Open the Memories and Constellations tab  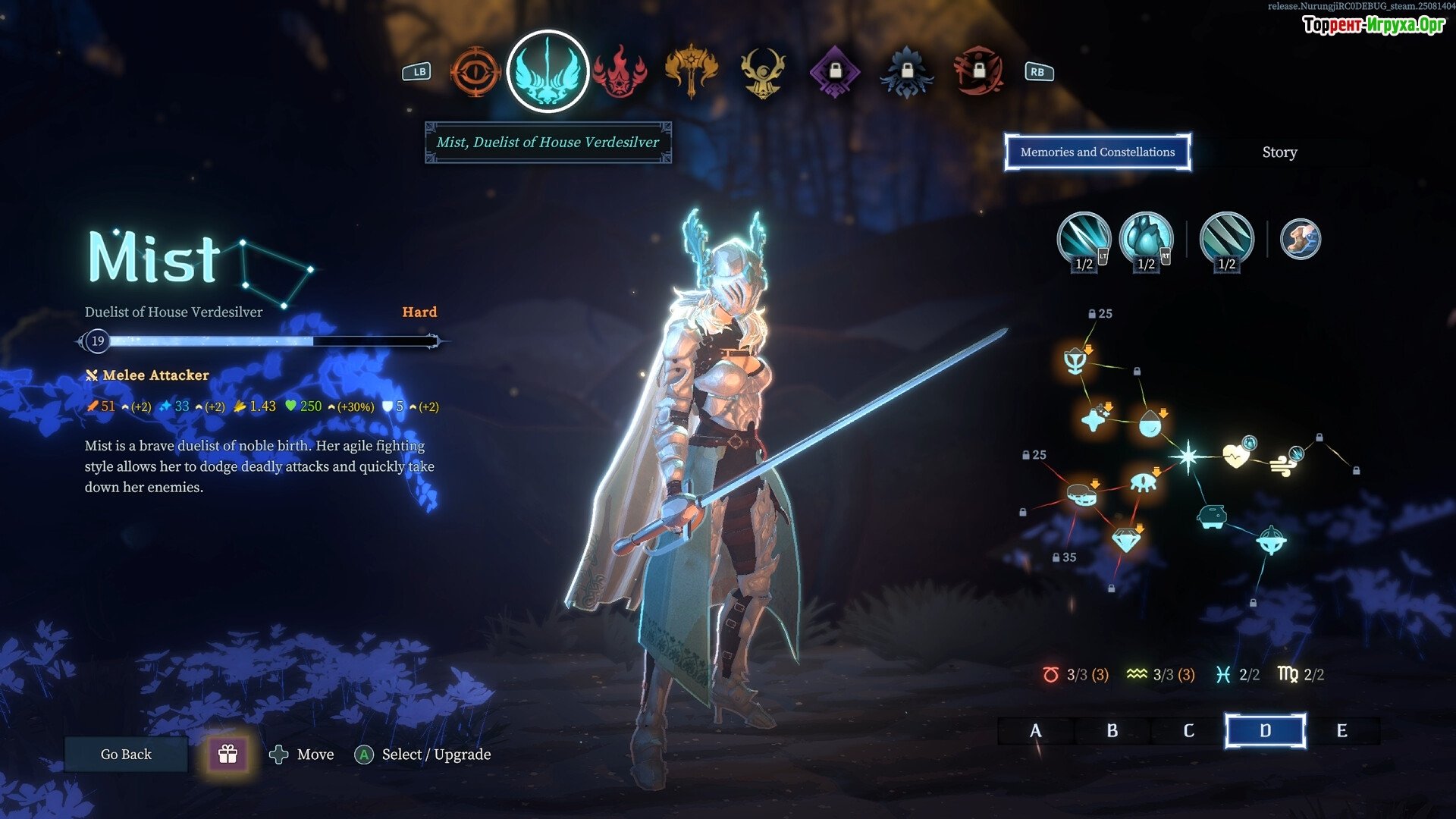point(1097,152)
